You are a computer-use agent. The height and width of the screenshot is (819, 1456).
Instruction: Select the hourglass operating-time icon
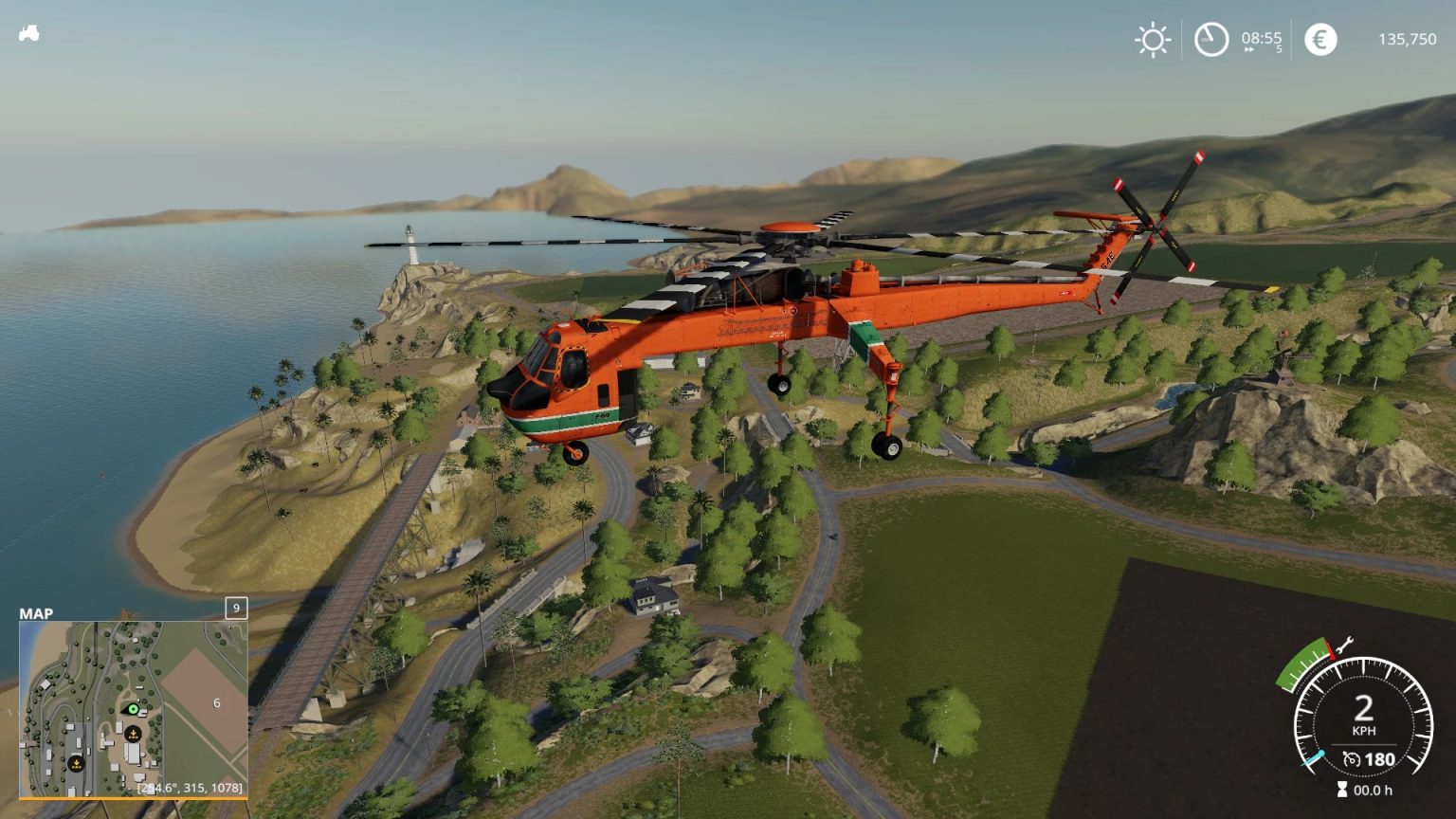click(1341, 789)
